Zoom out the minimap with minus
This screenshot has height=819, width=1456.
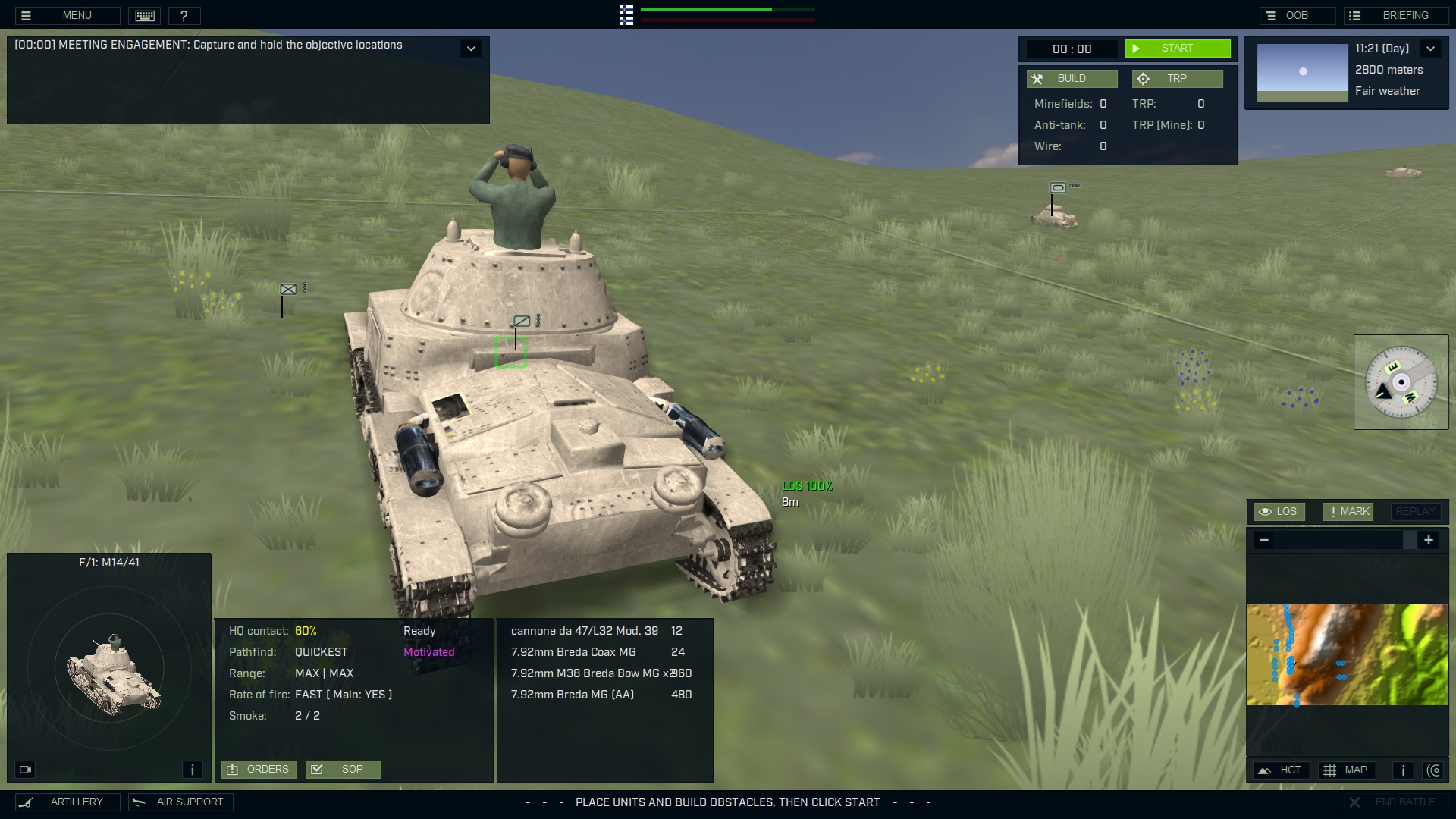point(1264,540)
